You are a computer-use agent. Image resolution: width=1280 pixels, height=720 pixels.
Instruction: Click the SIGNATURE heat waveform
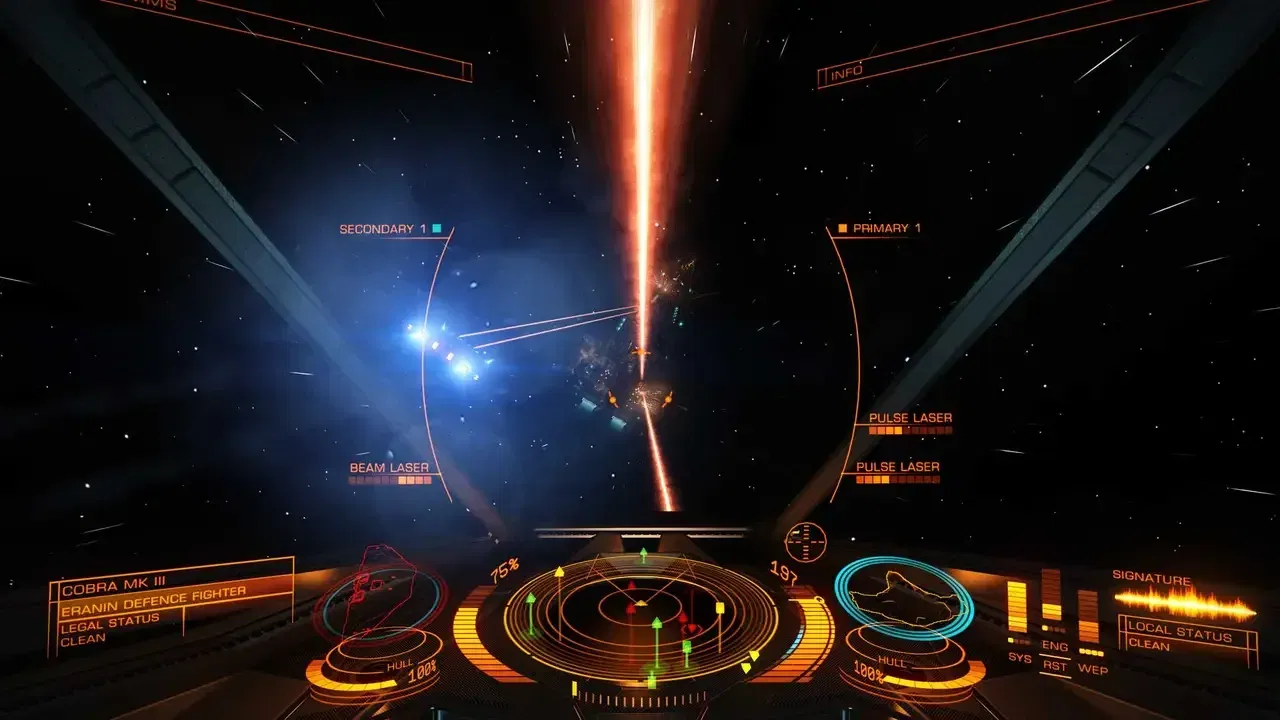click(x=1185, y=601)
